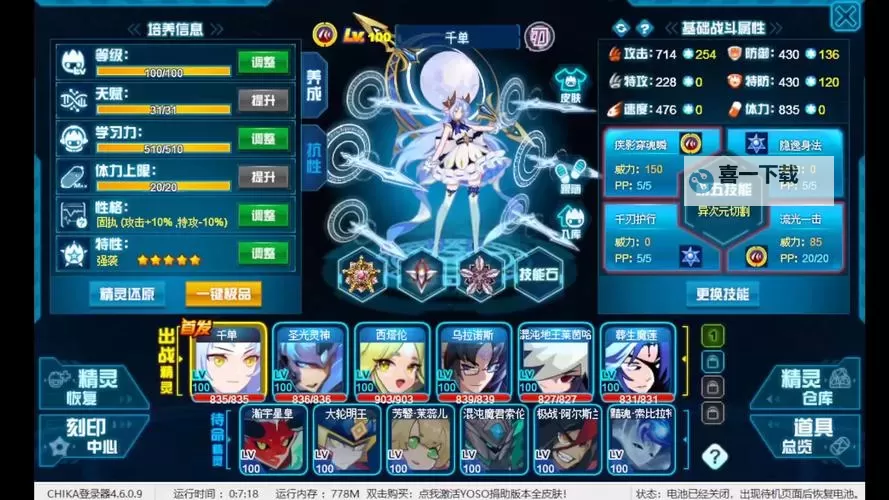Close the panel with the X button
Viewport: 889px width, 500px height.
[x=845, y=16]
